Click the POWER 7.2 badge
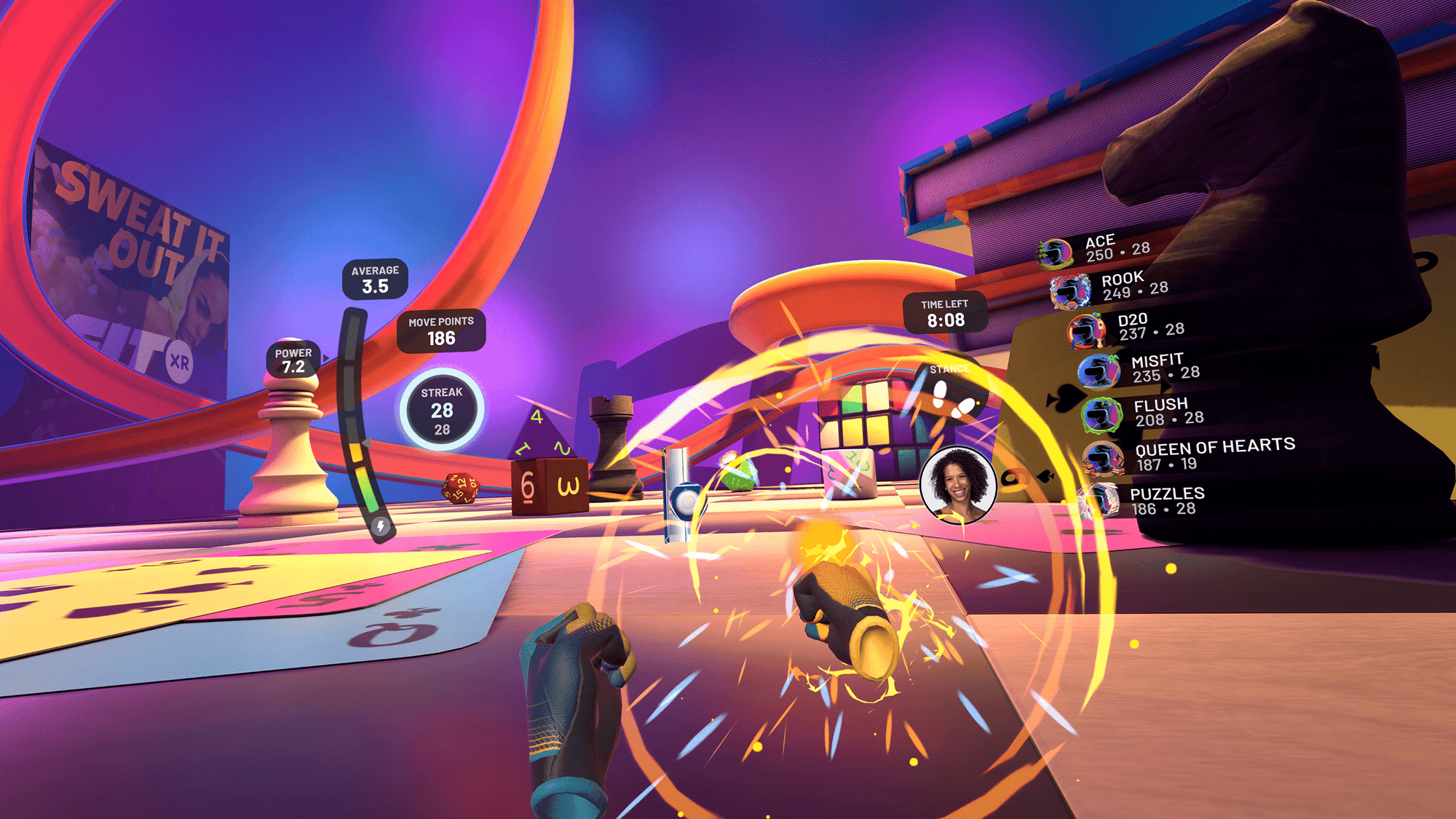 pyautogui.click(x=294, y=360)
